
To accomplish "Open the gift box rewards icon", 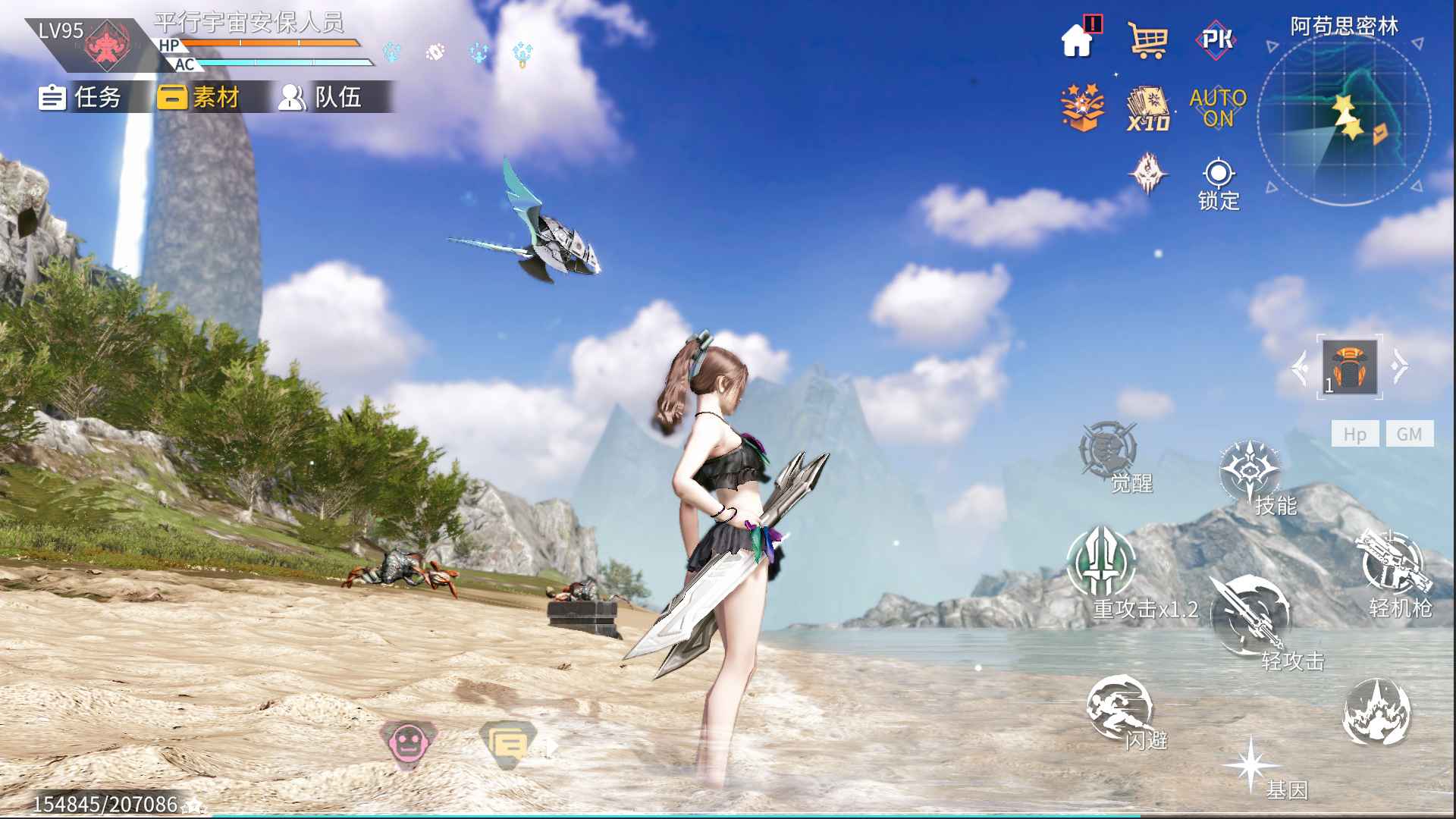I will tap(1082, 108).
